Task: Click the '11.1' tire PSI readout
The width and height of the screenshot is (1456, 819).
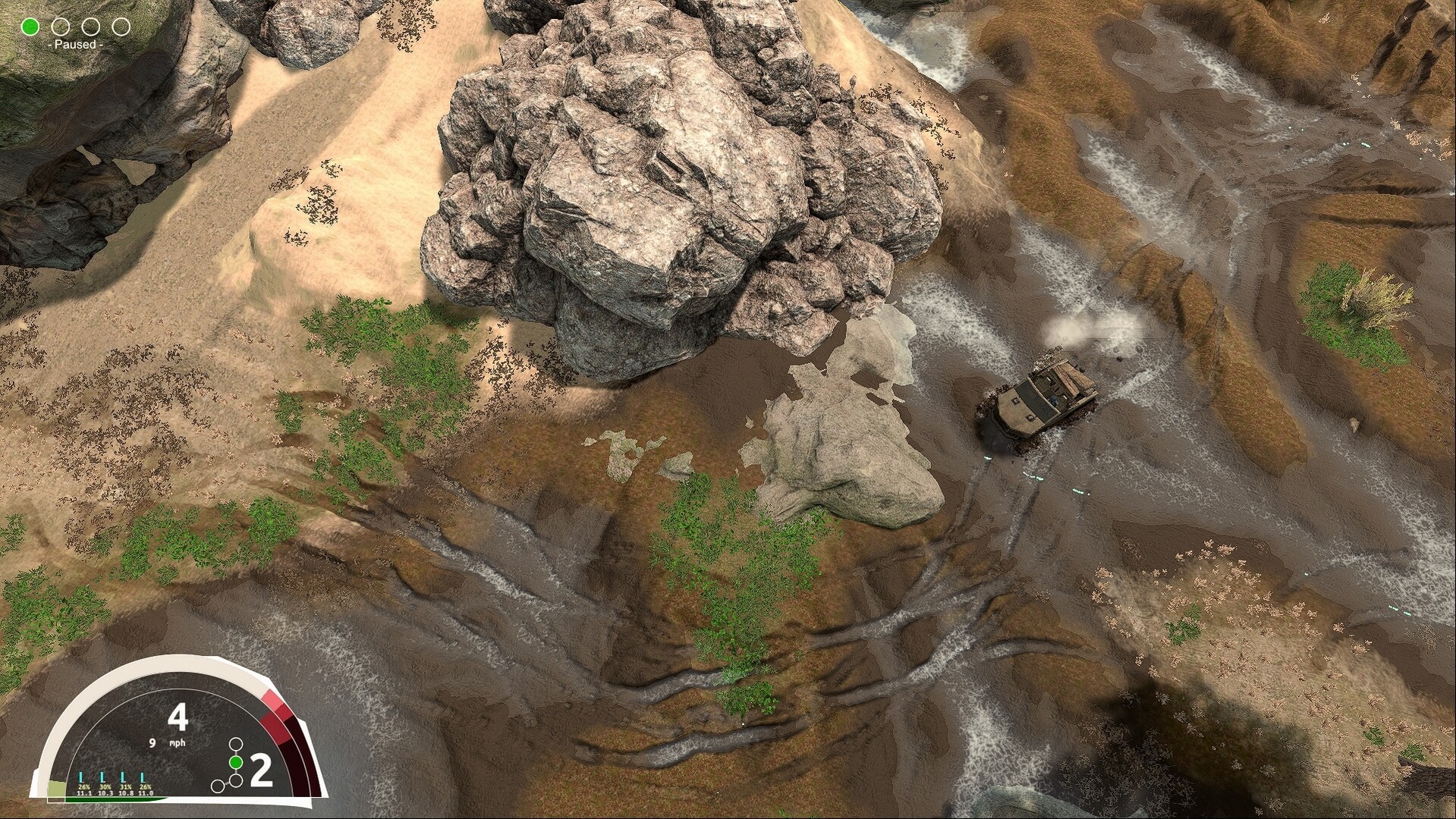Action: click(x=83, y=793)
